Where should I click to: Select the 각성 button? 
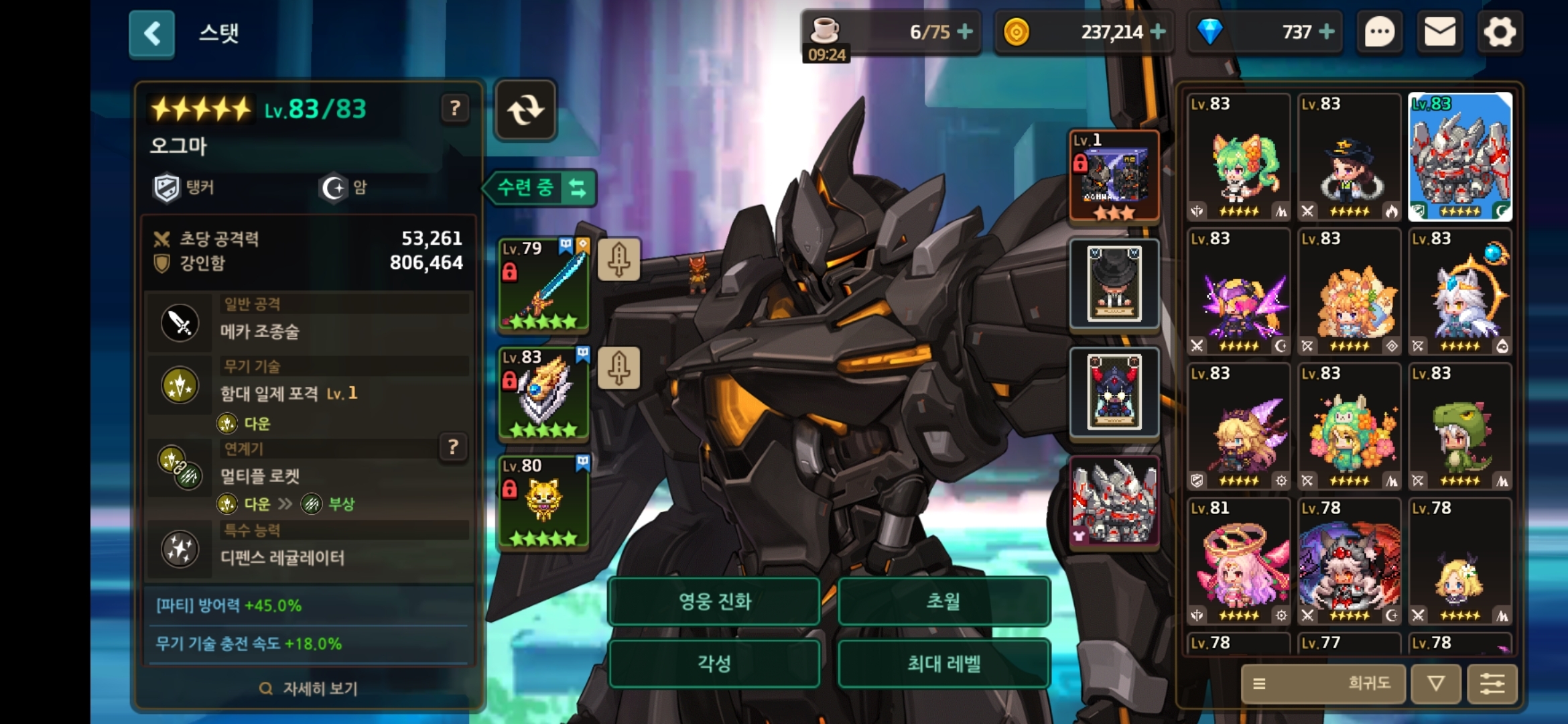(x=714, y=664)
